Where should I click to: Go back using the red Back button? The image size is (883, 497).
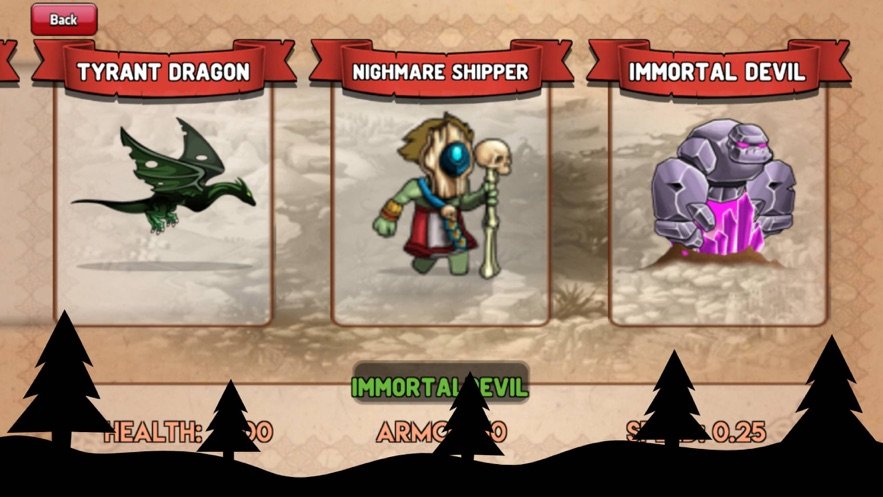(x=64, y=19)
